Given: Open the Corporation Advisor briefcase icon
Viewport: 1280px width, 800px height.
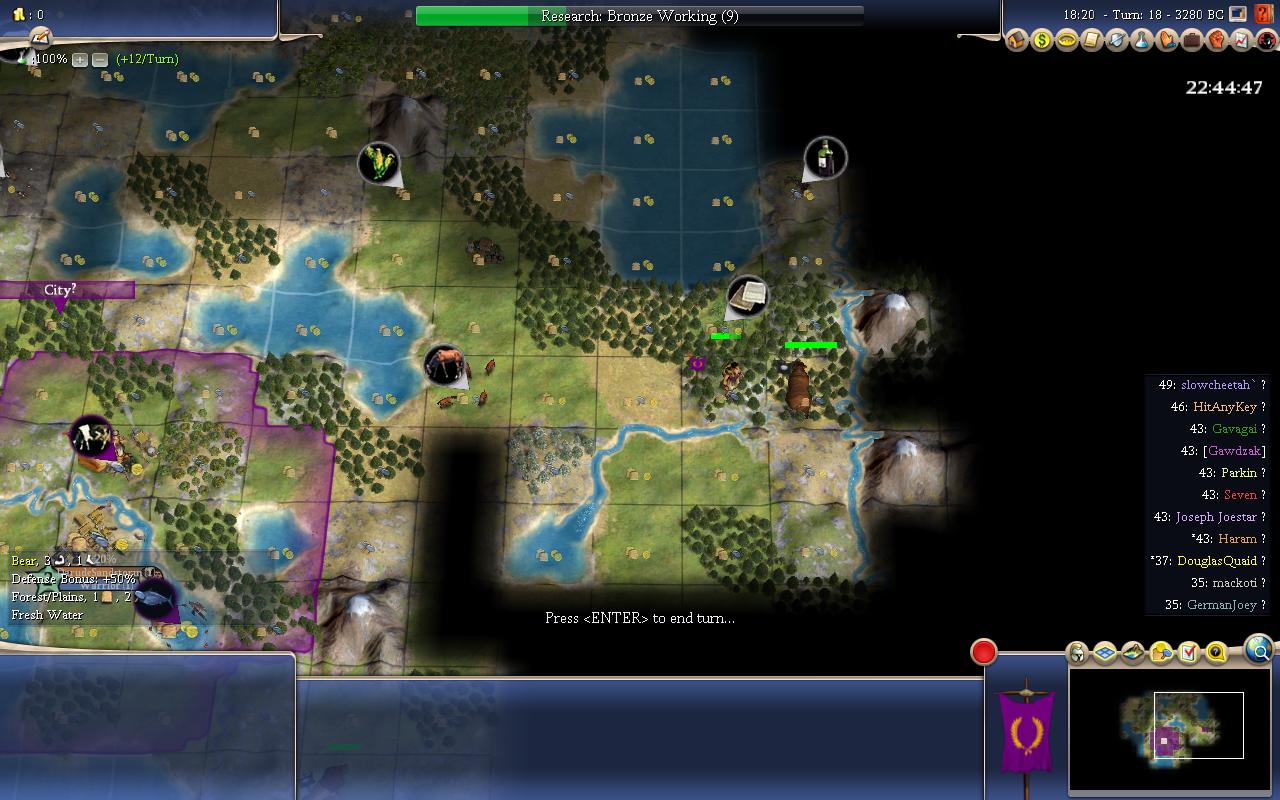Looking at the screenshot, I should click(x=1192, y=41).
